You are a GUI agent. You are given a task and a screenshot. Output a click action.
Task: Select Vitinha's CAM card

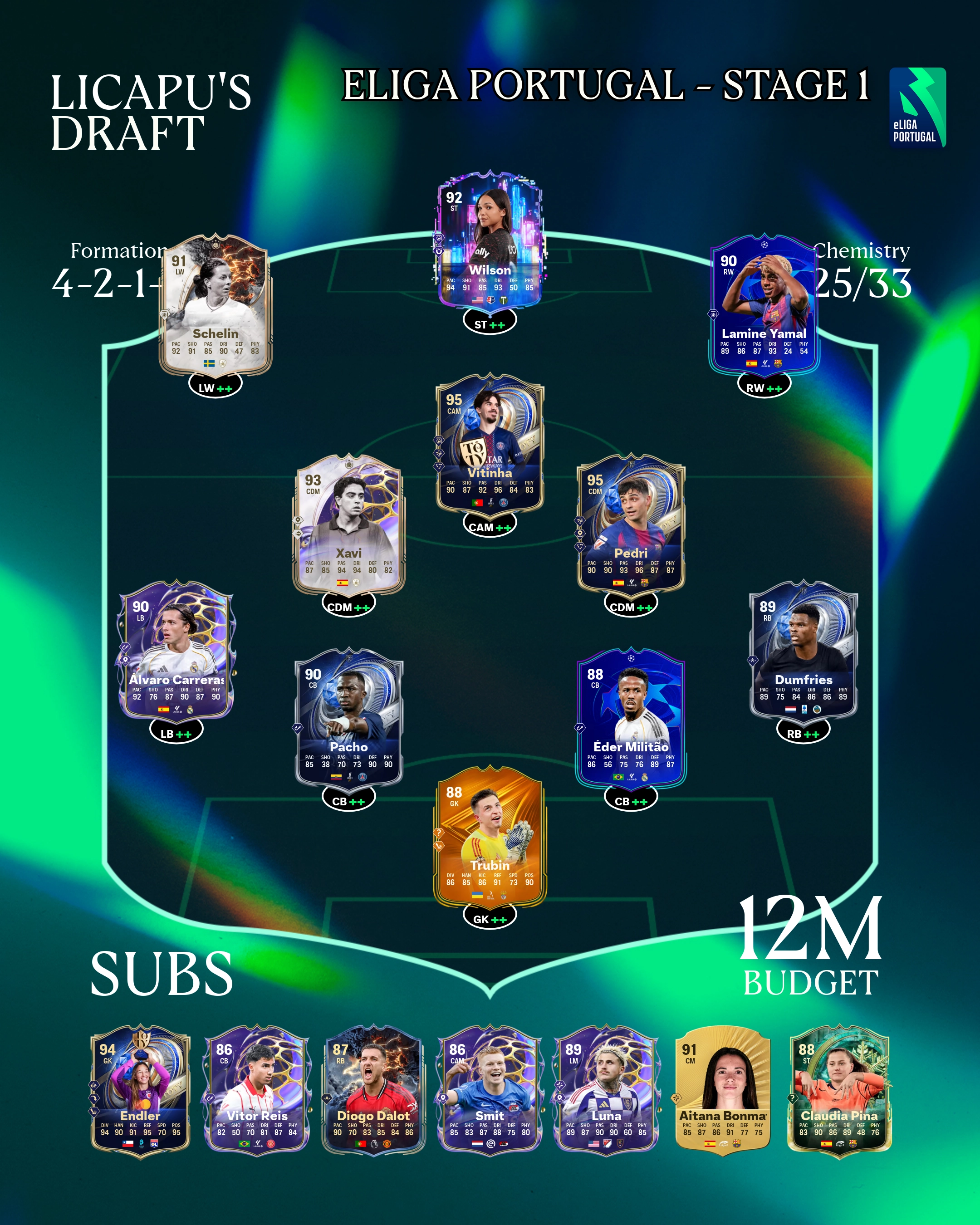[x=490, y=443]
